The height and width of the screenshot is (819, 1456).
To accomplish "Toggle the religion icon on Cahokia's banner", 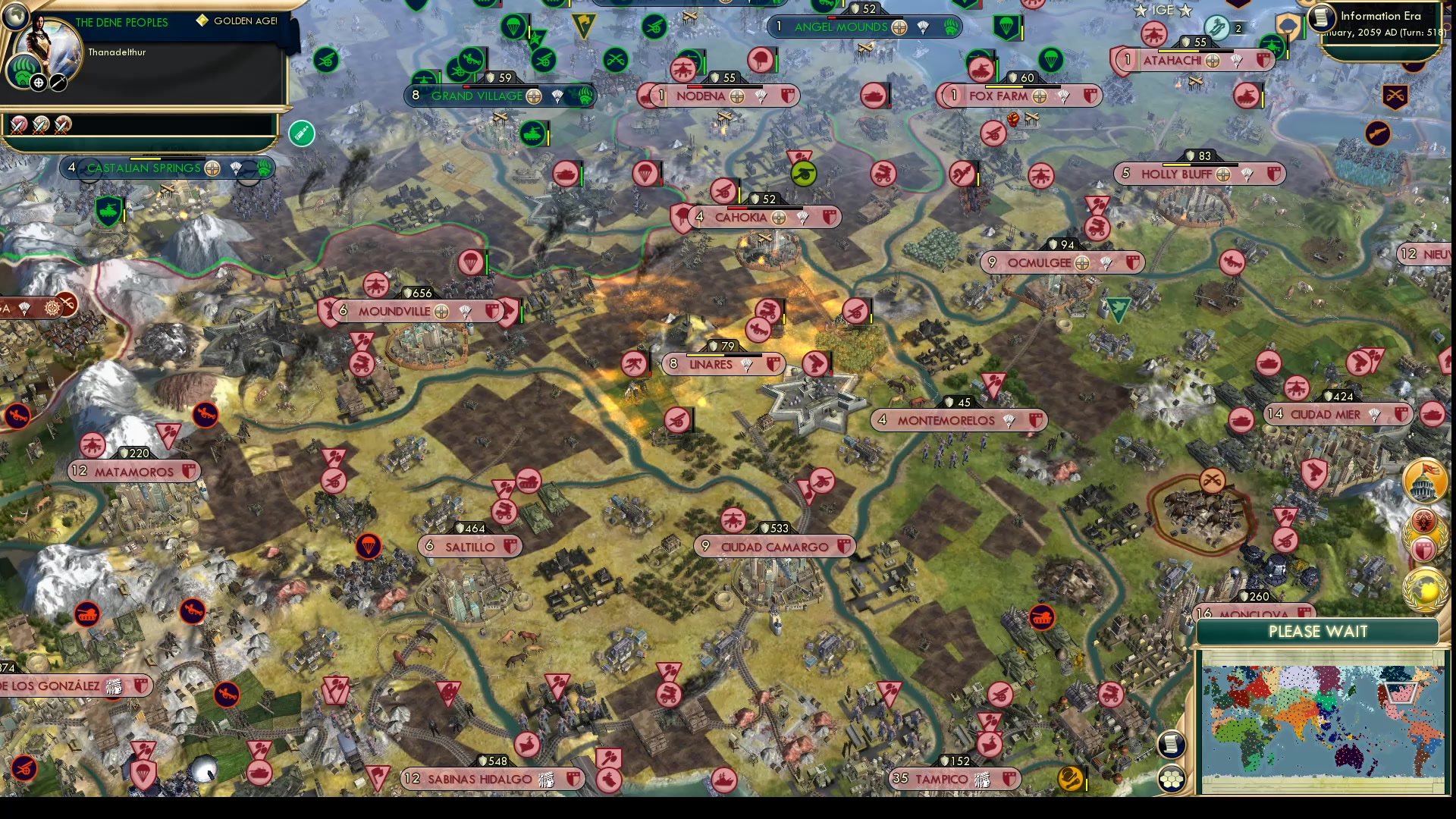I will coord(778,218).
